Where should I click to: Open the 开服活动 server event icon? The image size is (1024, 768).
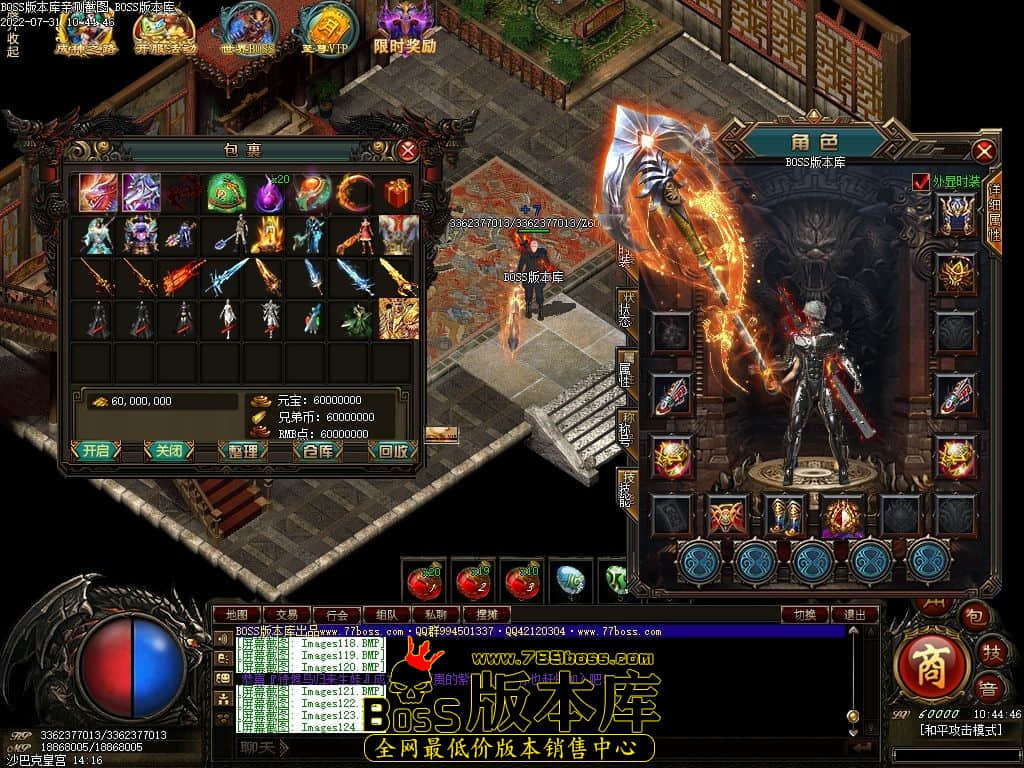pos(166,29)
